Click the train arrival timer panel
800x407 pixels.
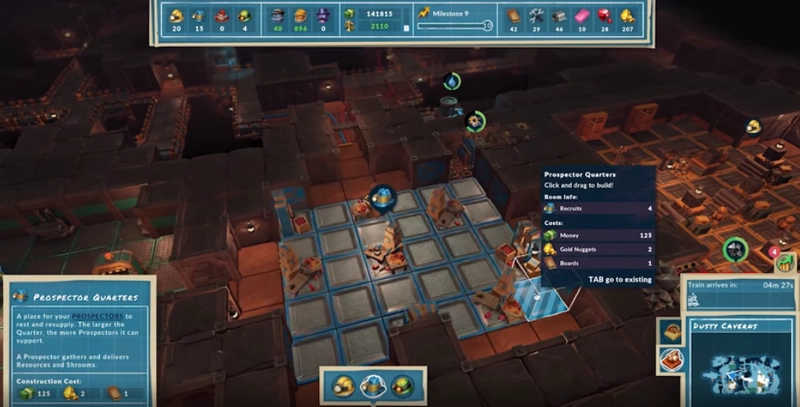pos(740,290)
